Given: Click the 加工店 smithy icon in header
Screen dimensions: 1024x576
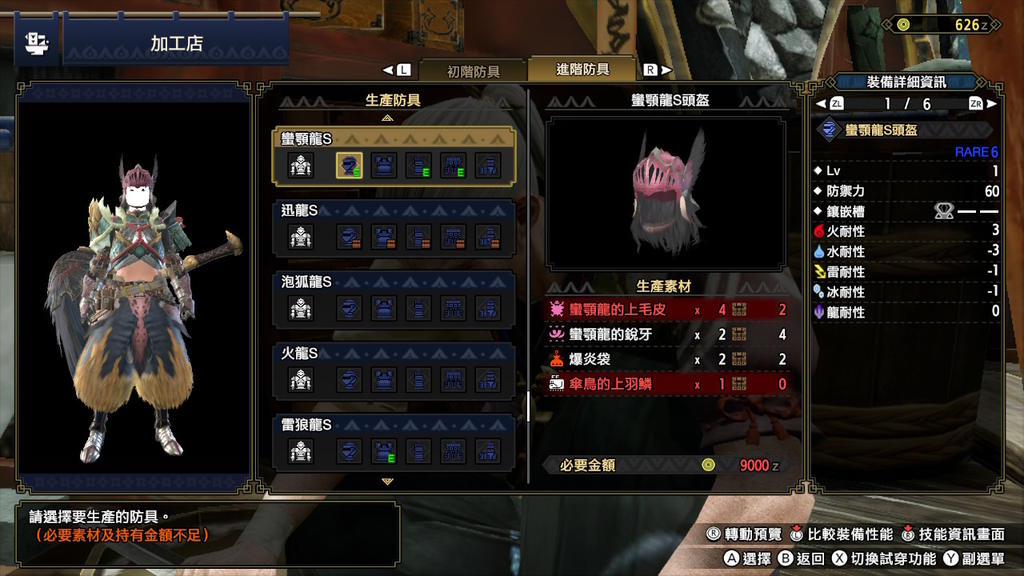Looking at the screenshot, I should pyautogui.click(x=36, y=43).
